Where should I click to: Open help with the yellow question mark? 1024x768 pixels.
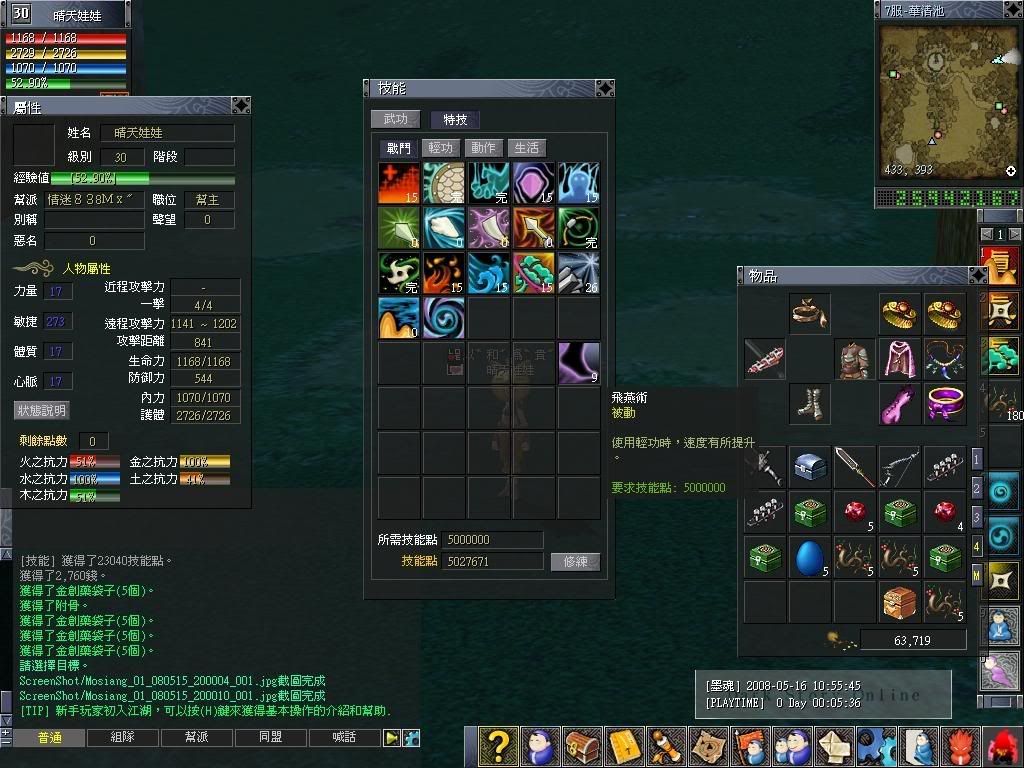click(x=498, y=746)
